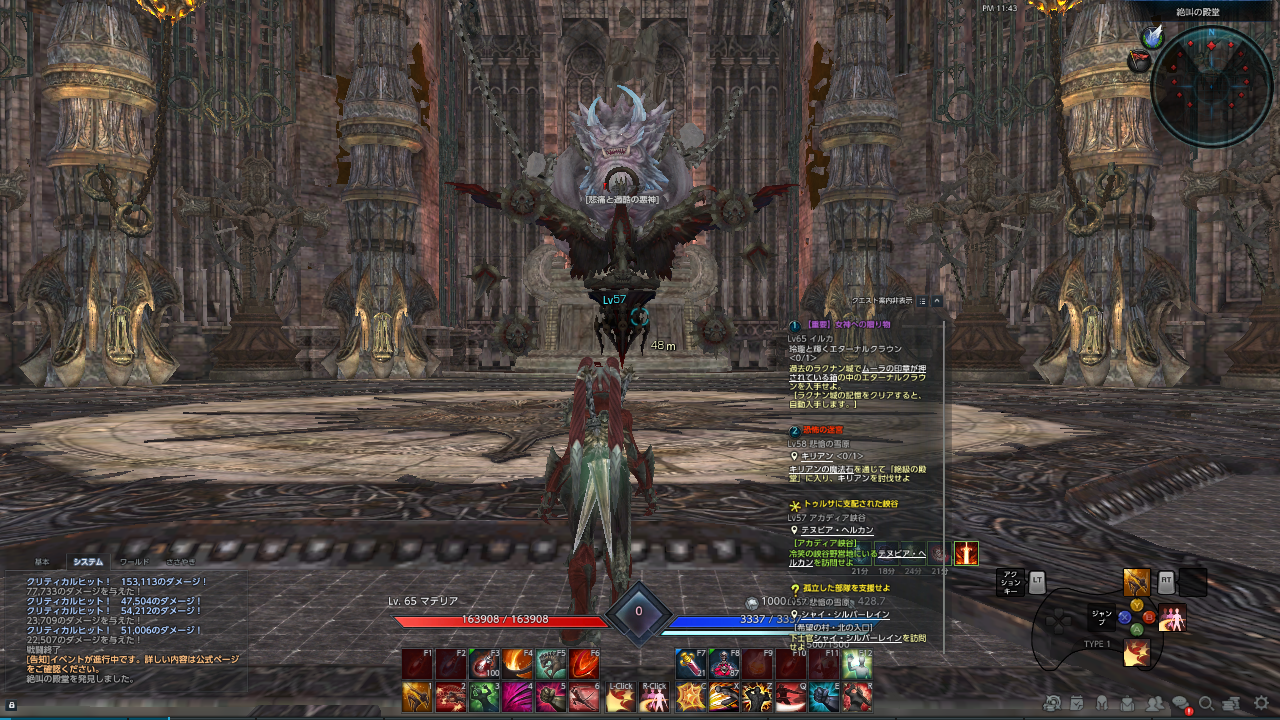This screenshot has width=1280, height=720.
Task: Open the settings gear menu
Action: pyautogui.click(x=1261, y=703)
